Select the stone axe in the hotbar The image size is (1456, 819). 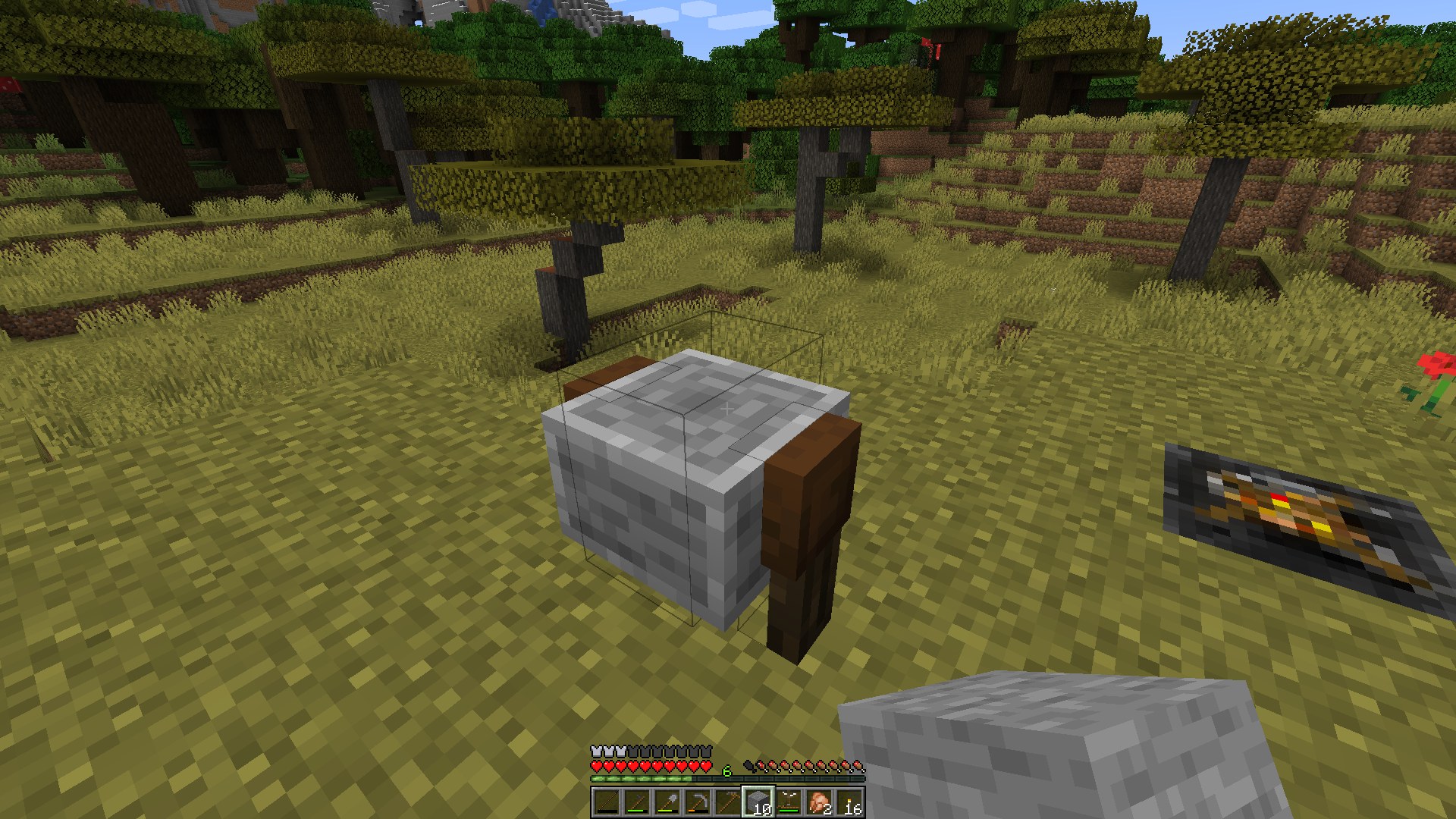pos(636,802)
